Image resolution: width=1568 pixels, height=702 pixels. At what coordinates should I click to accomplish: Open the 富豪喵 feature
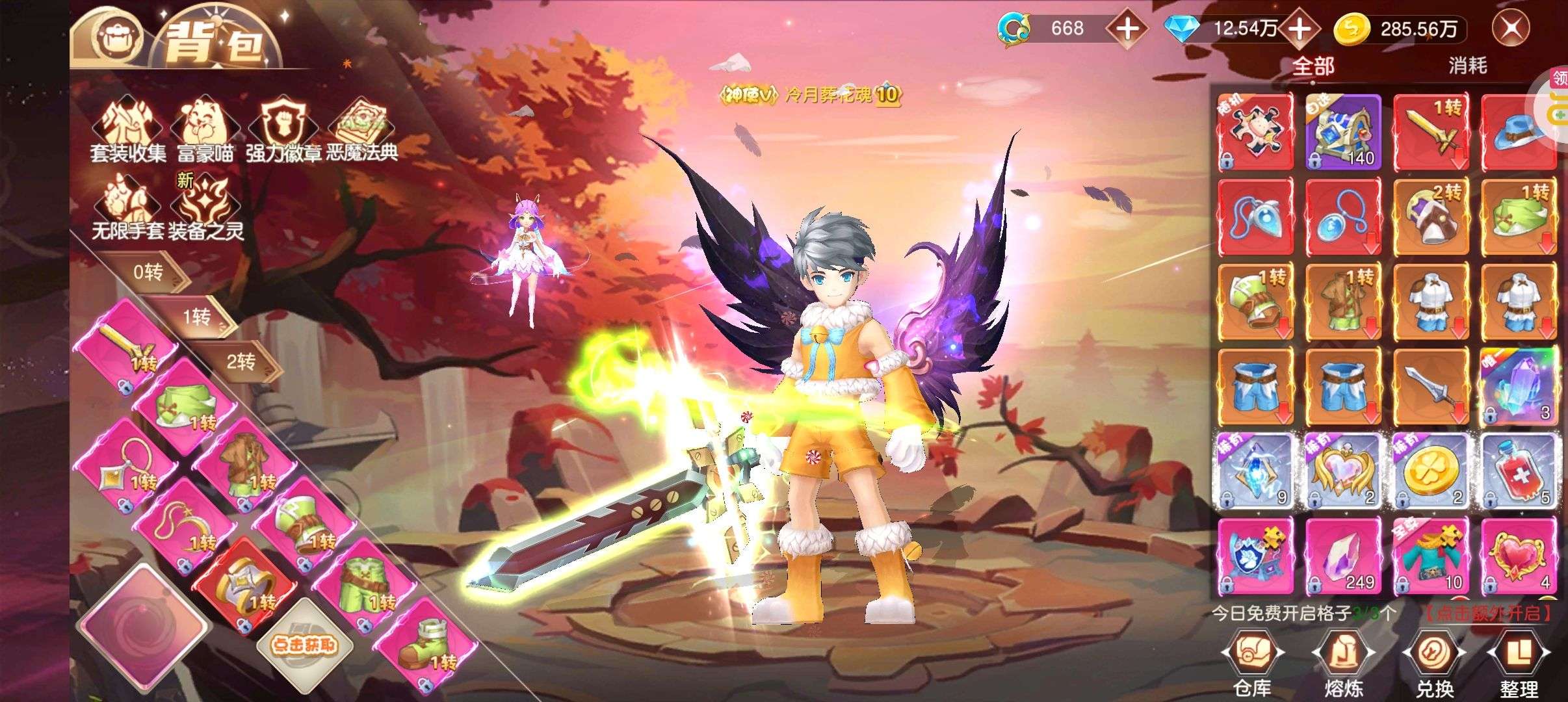coord(205,129)
